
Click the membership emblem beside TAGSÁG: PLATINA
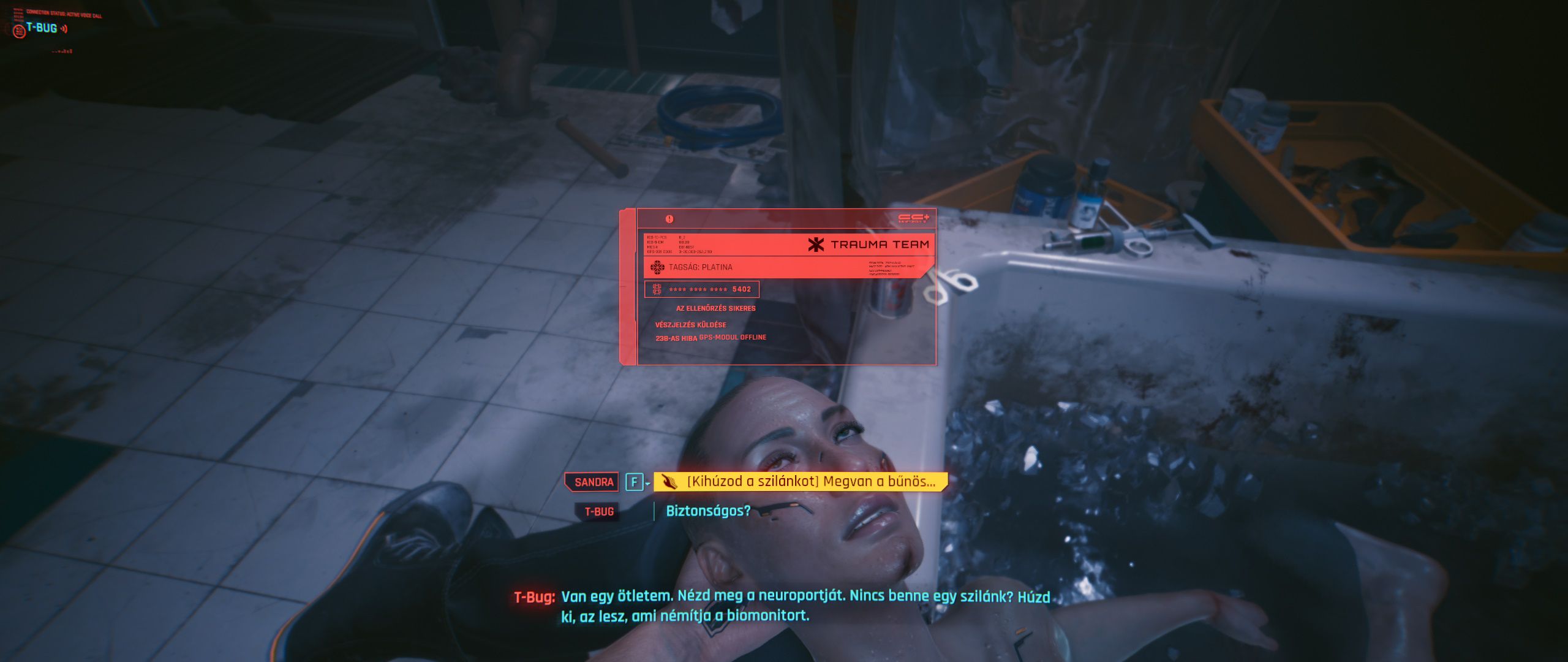click(x=657, y=267)
